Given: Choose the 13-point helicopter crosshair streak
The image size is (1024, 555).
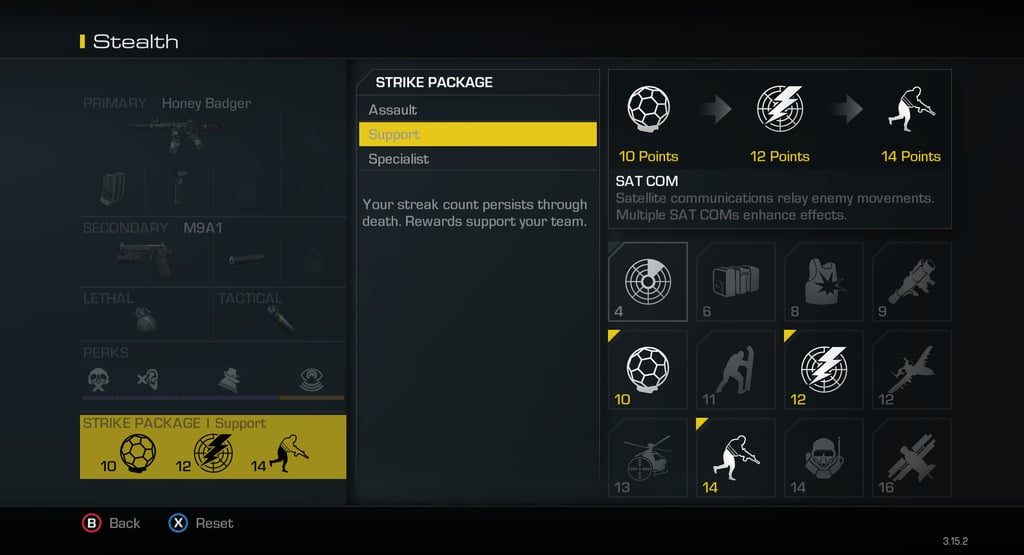Looking at the screenshot, I should coord(647,457).
